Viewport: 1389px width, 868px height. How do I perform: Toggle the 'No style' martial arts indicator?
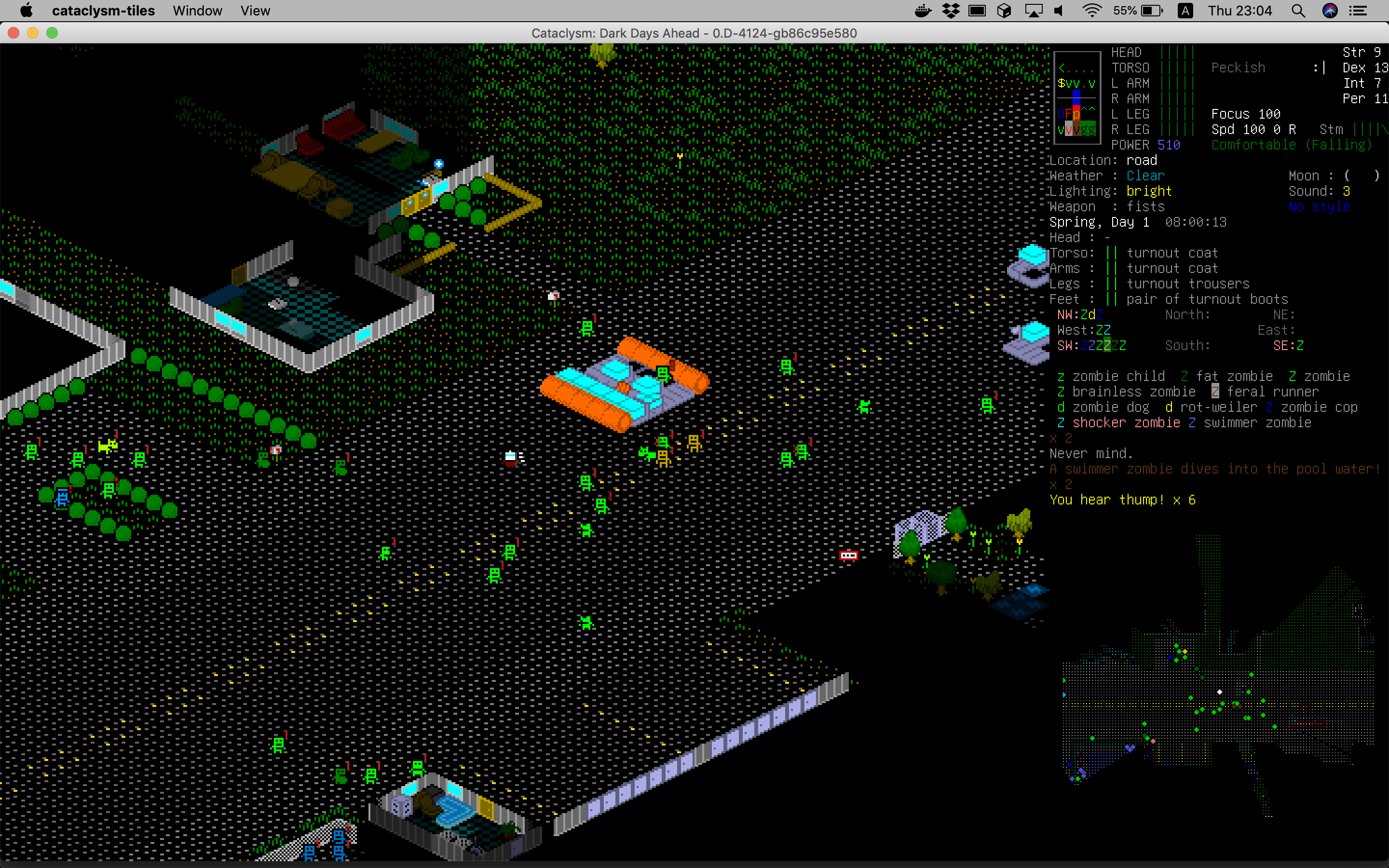[1320, 207]
